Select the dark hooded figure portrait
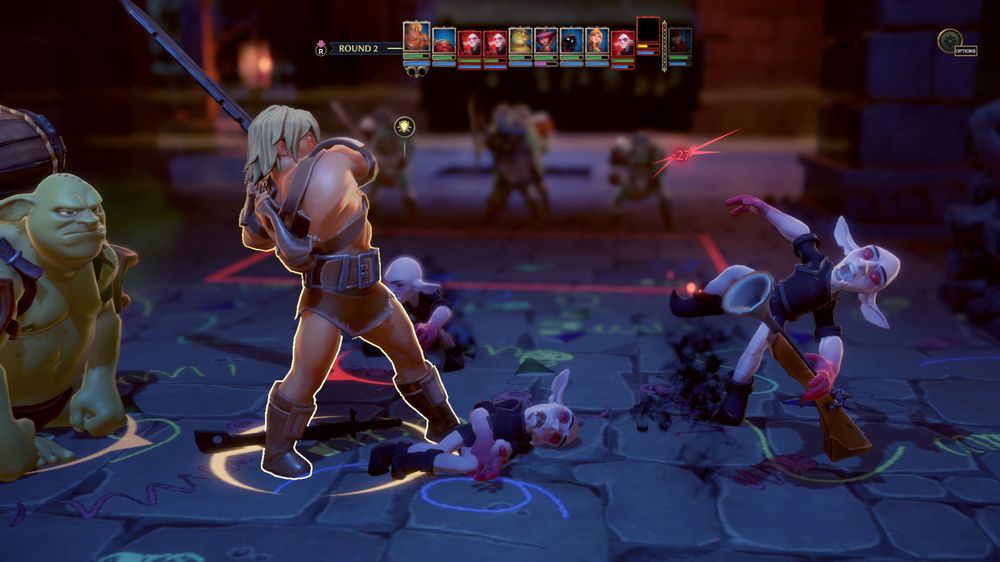The width and height of the screenshot is (1000, 562). click(x=571, y=41)
